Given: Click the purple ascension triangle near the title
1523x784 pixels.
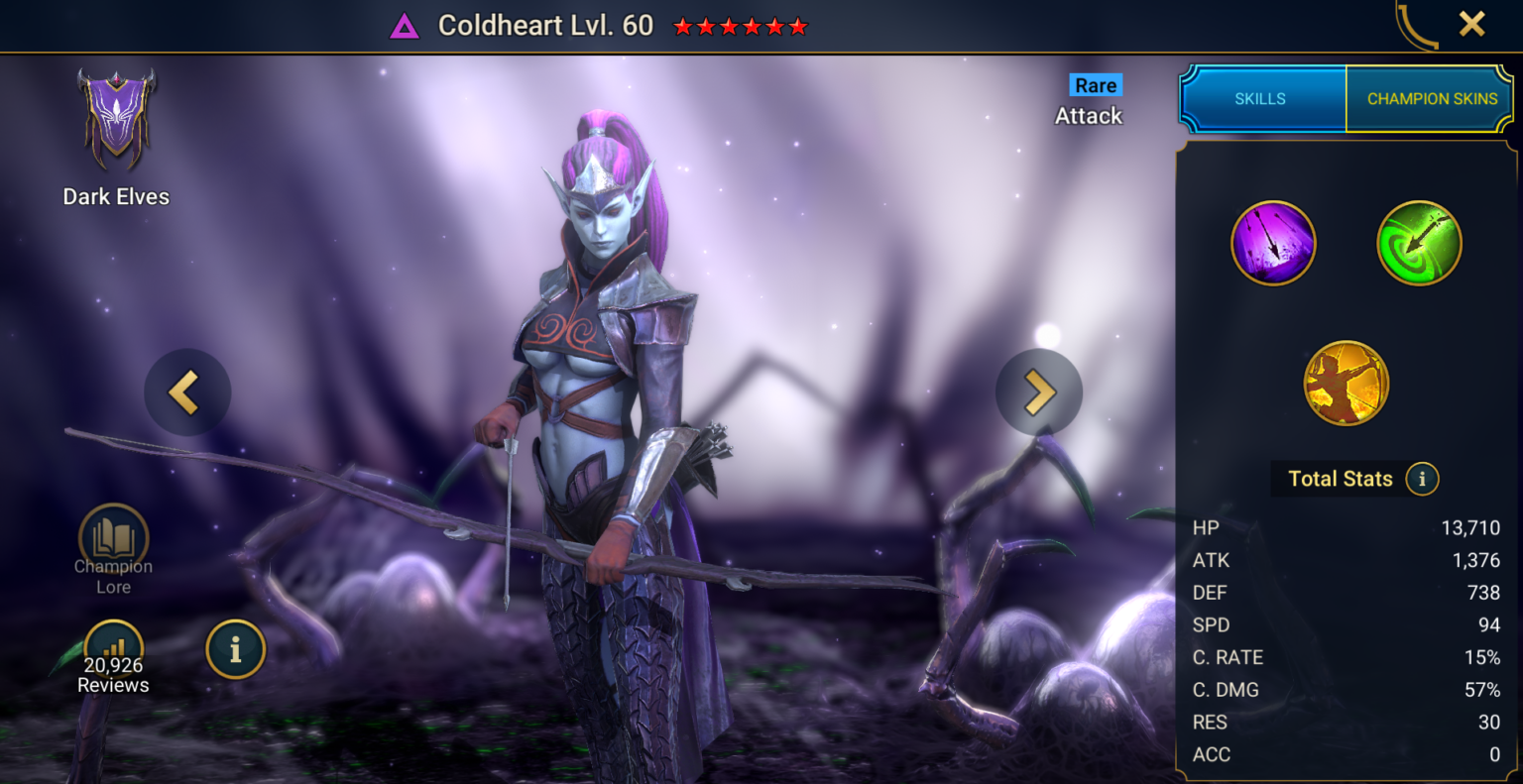Looking at the screenshot, I should (x=403, y=25).
